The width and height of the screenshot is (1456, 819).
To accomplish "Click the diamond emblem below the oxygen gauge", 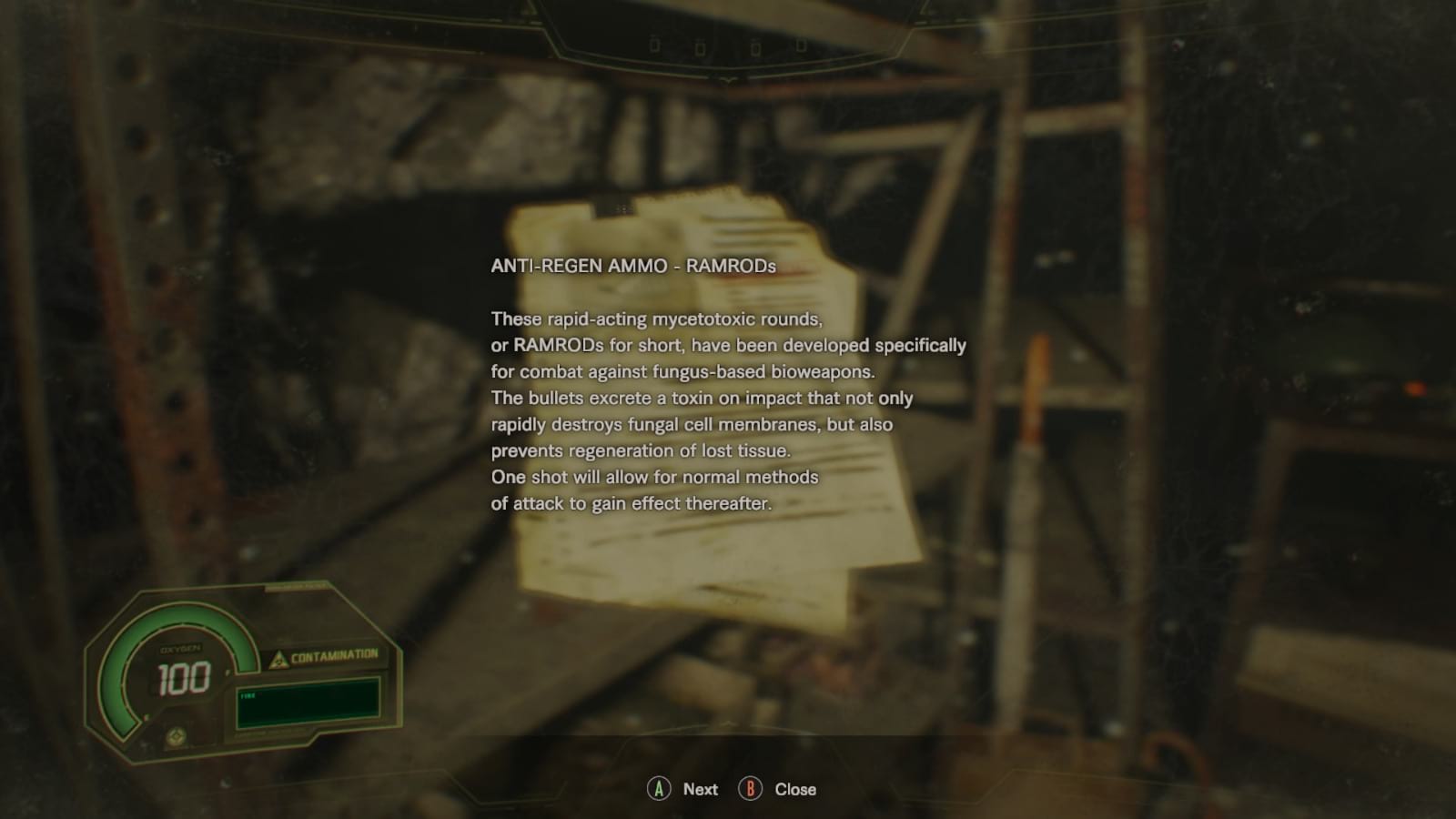I will pyautogui.click(x=177, y=735).
